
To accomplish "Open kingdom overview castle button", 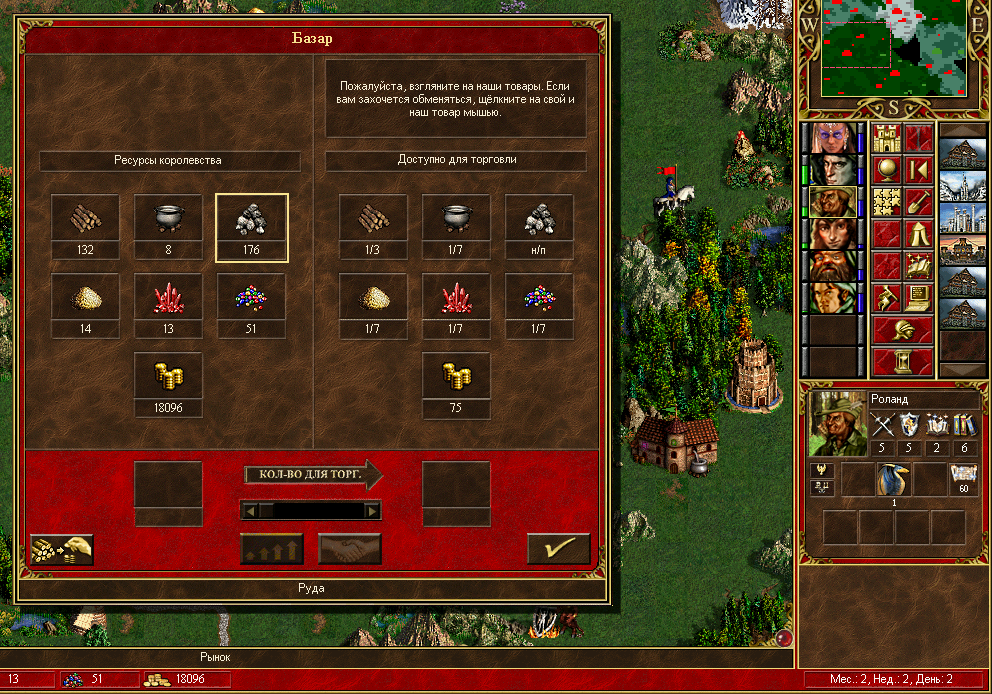I will pos(887,139).
